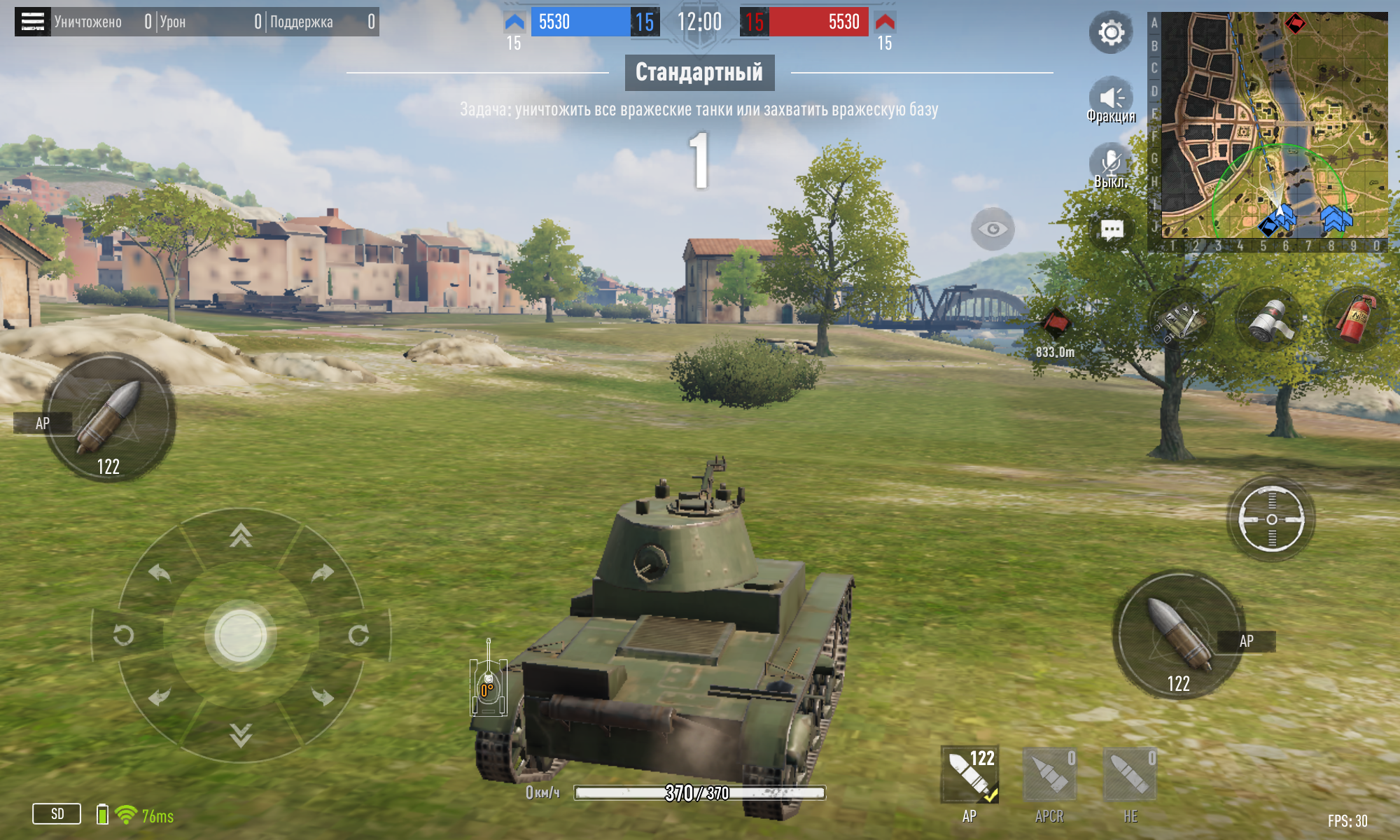Open the hamburger menu
The width and height of the screenshot is (1400, 840).
32,22
